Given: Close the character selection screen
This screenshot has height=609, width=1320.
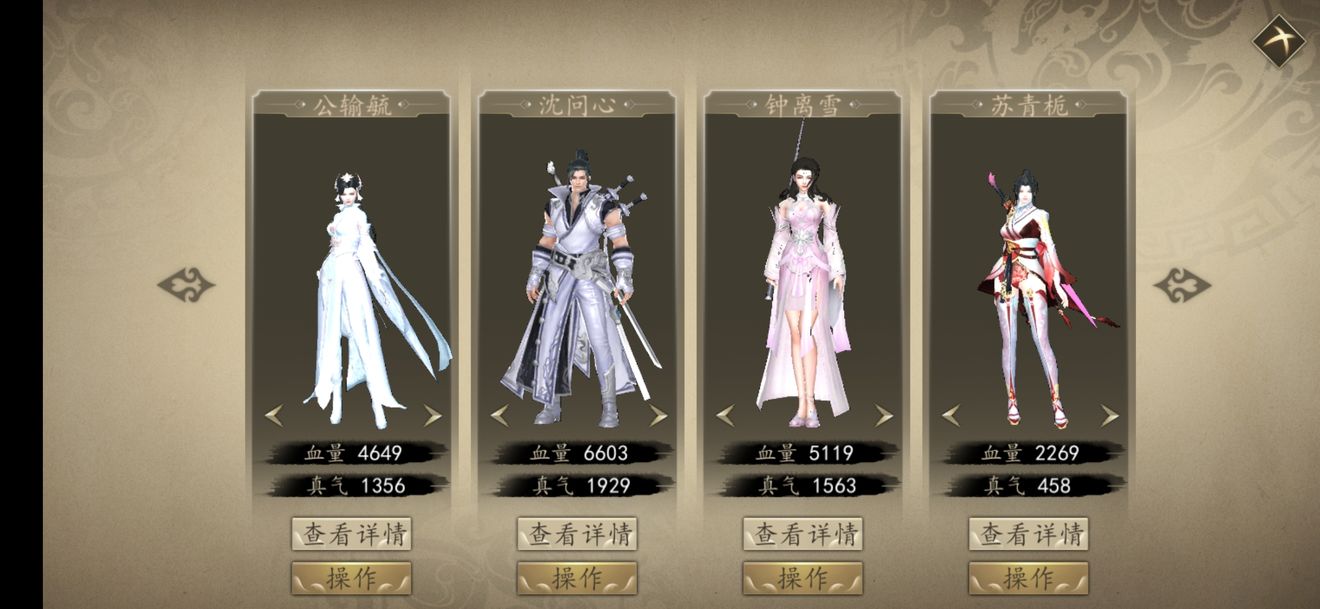Looking at the screenshot, I should coord(1279,42).
